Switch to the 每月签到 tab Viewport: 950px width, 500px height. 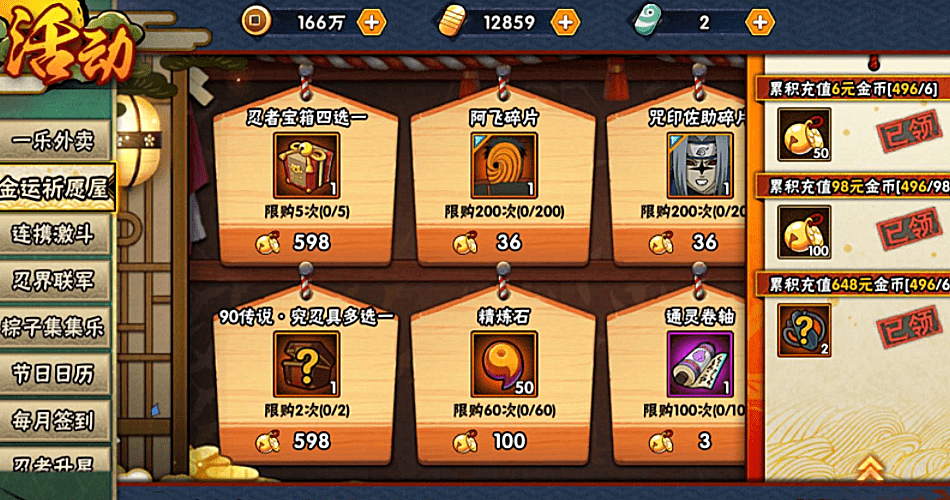tap(55, 421)
